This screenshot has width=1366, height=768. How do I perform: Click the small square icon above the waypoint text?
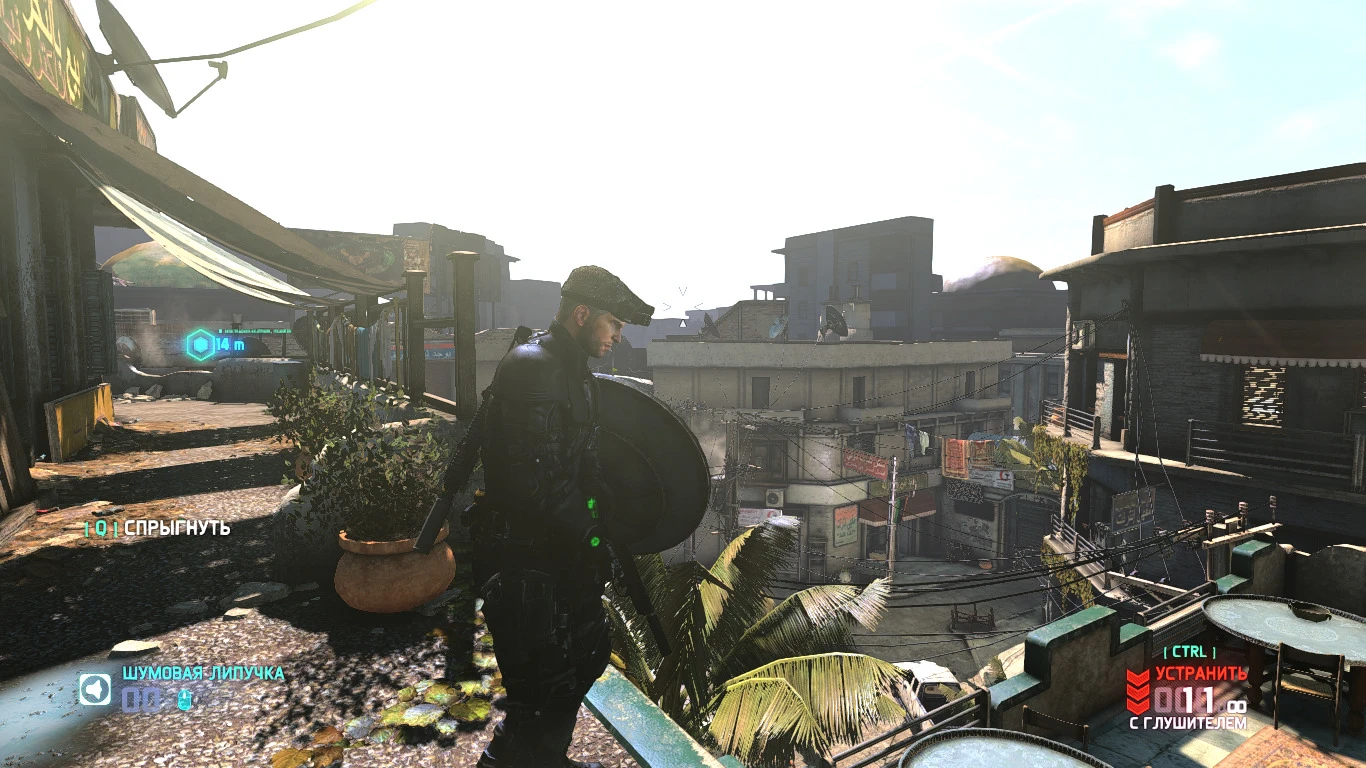click(x=221, y=331)
